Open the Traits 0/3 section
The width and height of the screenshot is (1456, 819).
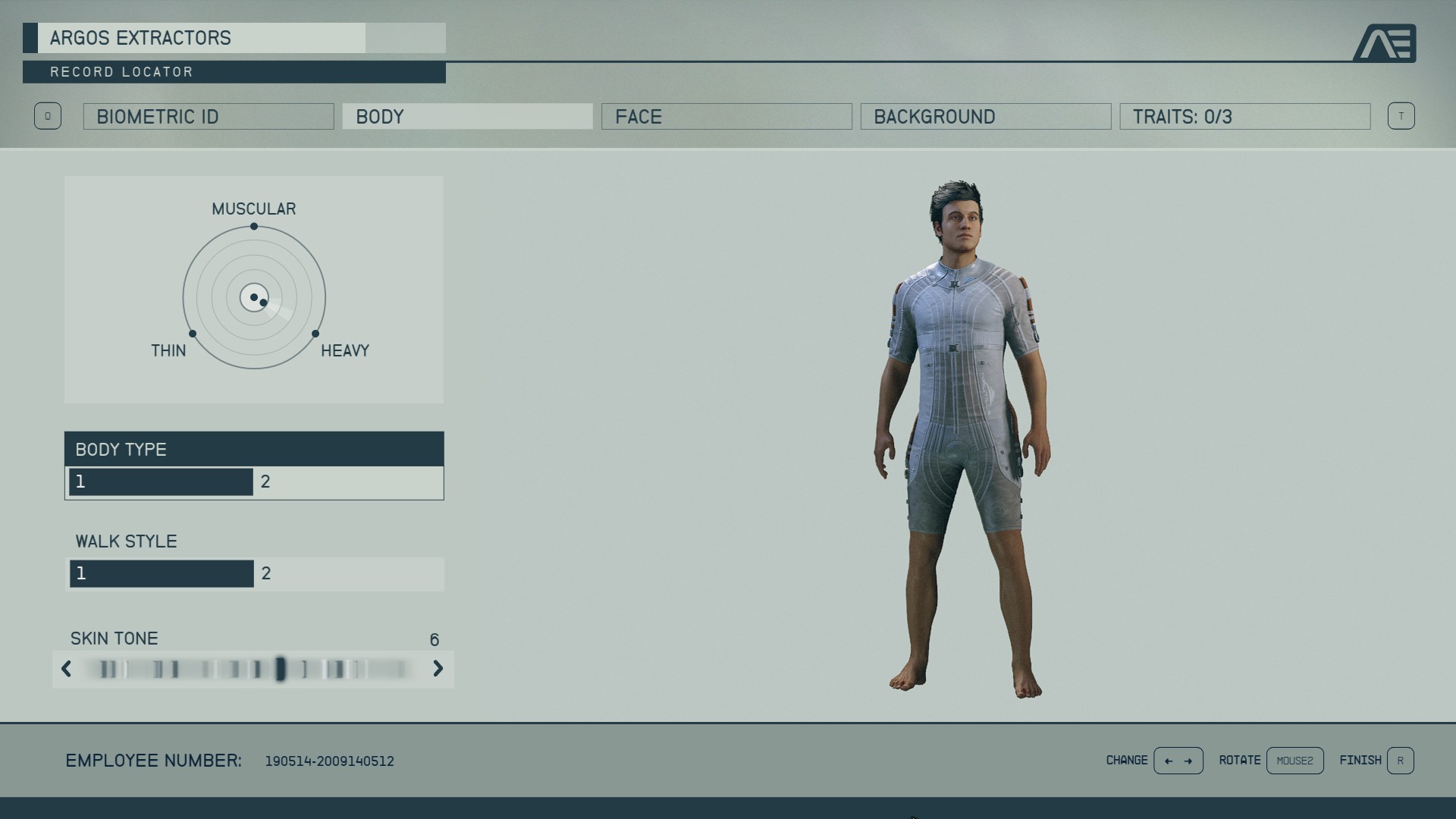[1244, 116]
